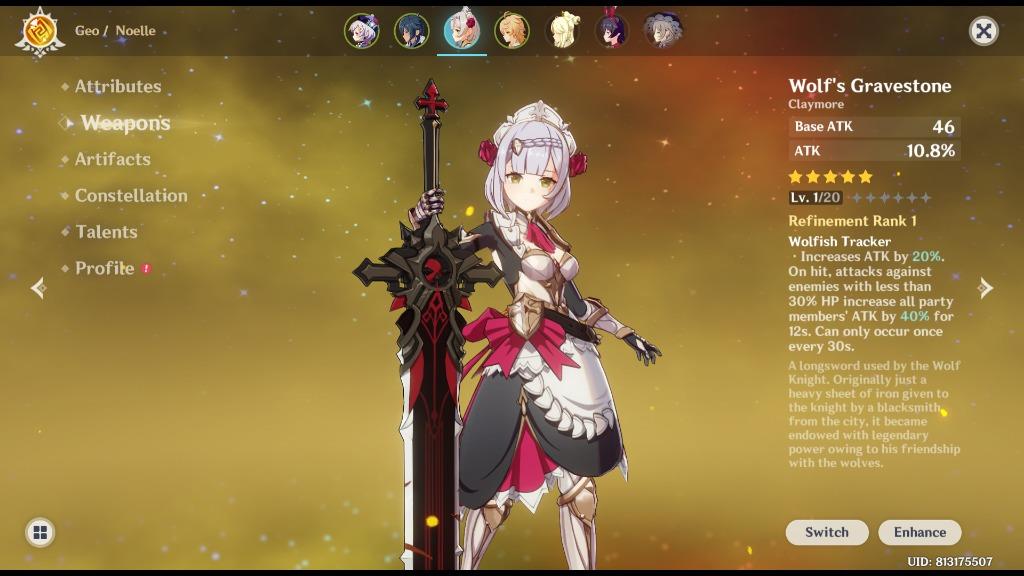
Task: Go to the previous character arrow
Action: coord(38,288)
